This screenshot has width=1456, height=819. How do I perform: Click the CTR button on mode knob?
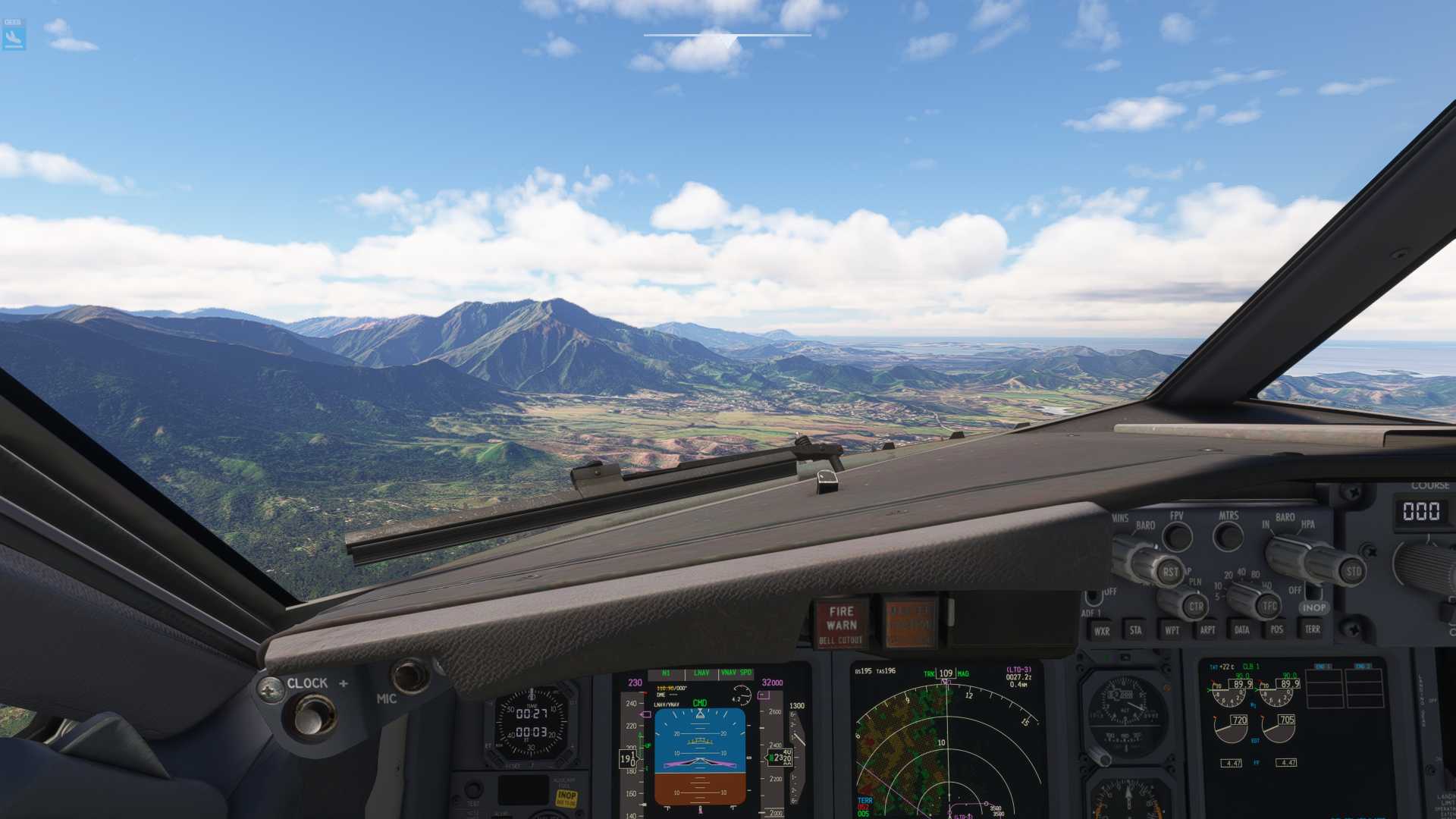(x=1196, y=606)
